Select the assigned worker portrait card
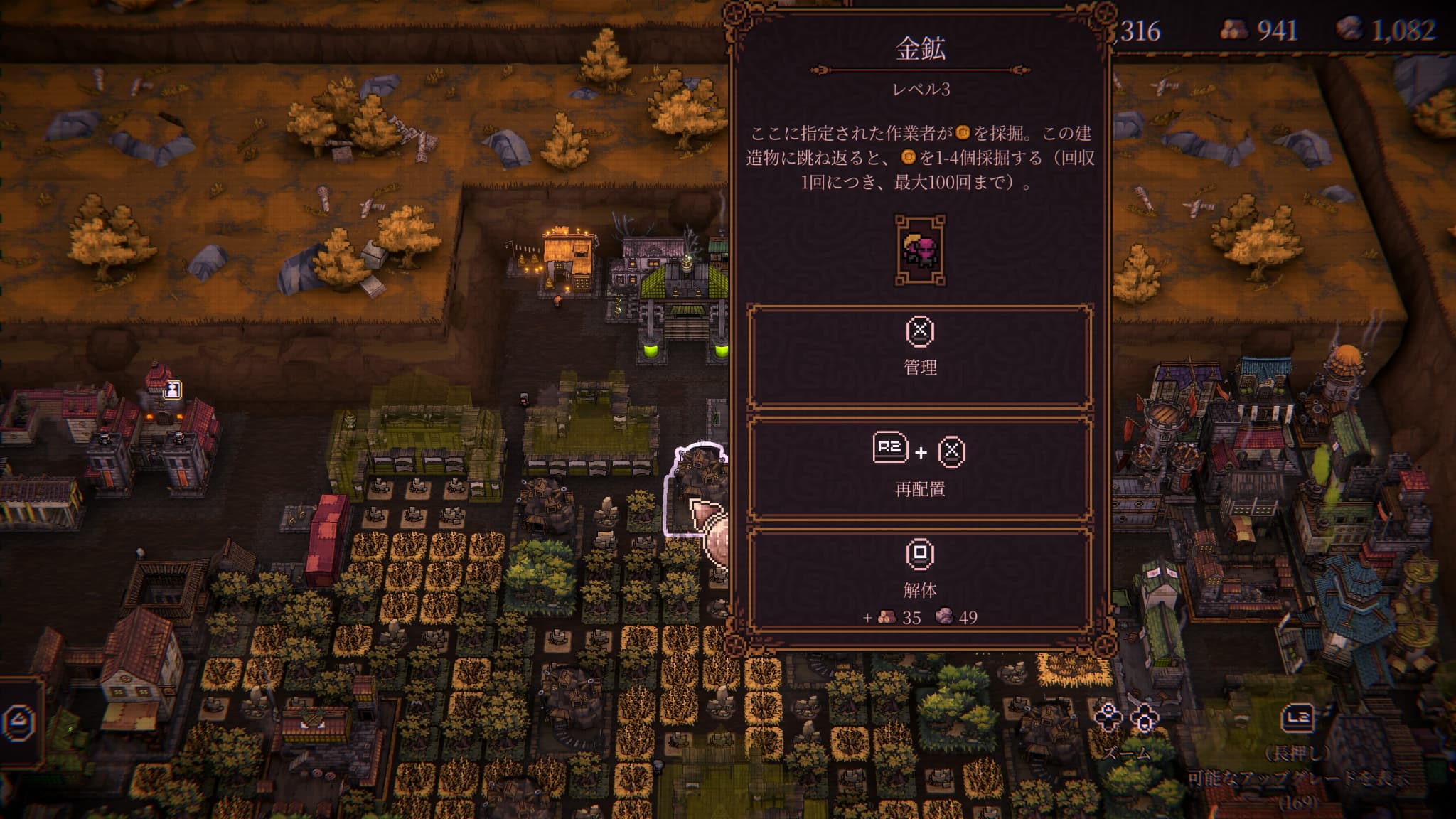This screenshot has height=819, width=1456. [920, 251]
